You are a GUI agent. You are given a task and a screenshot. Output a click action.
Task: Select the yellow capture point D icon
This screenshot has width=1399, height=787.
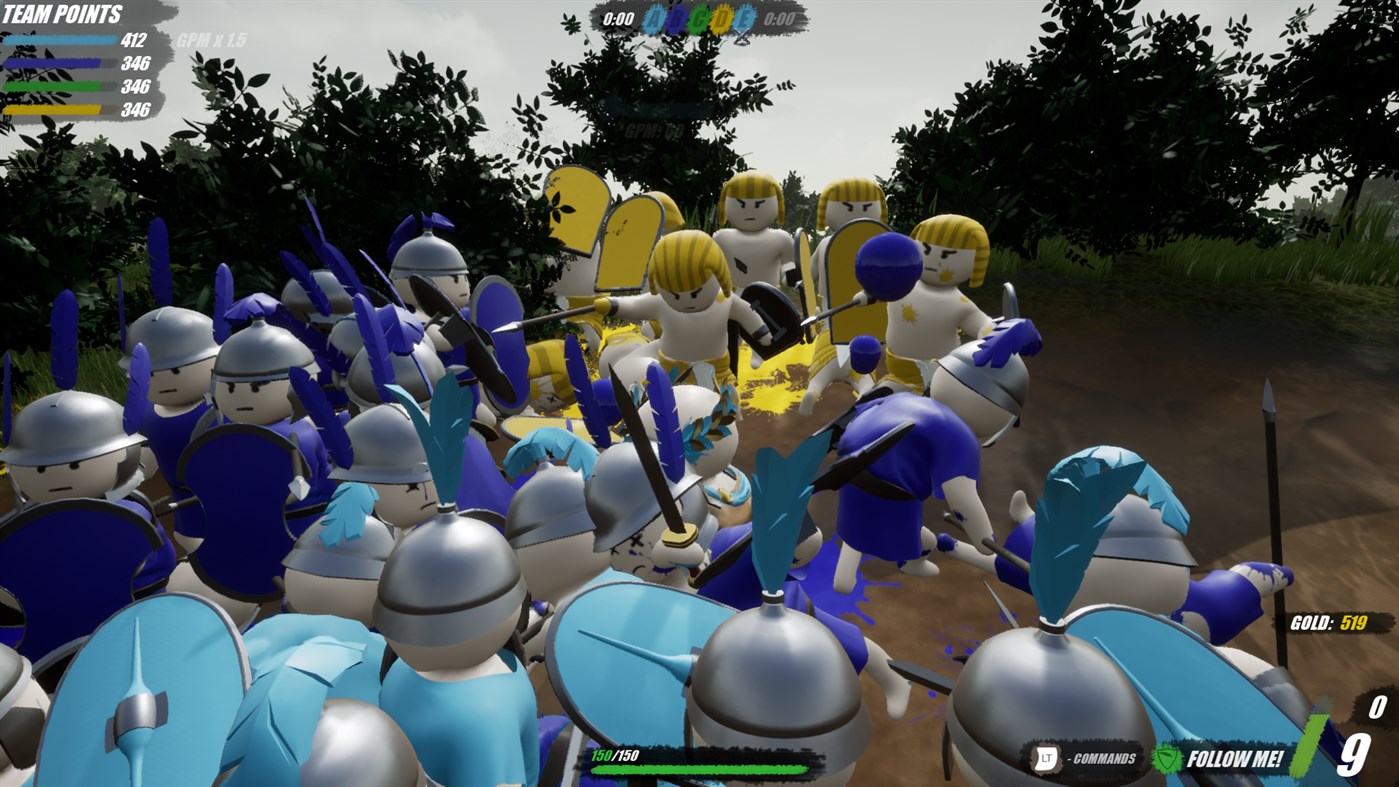(x=722, y=17)
